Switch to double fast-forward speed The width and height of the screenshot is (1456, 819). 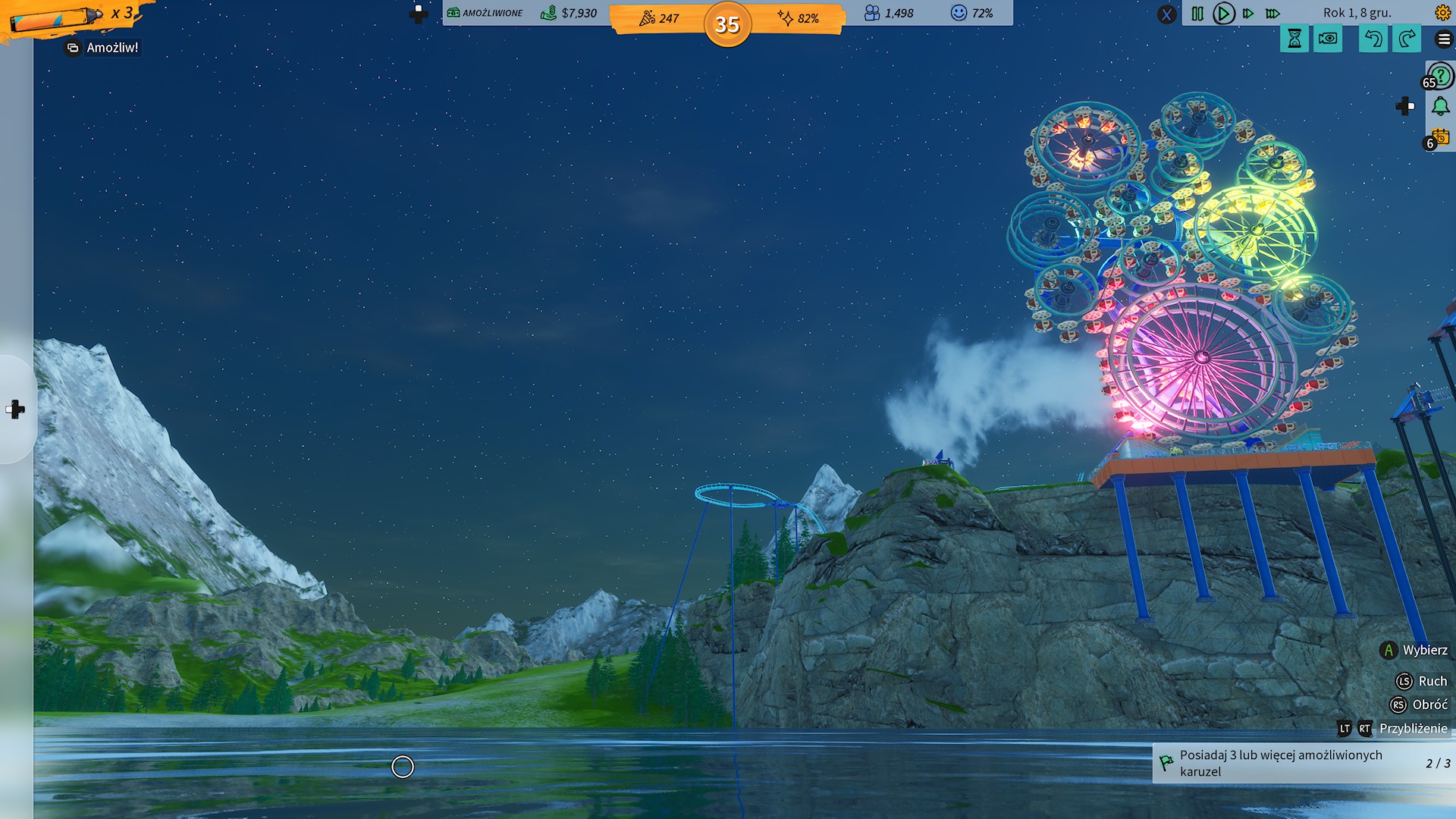coord(1248,14)
